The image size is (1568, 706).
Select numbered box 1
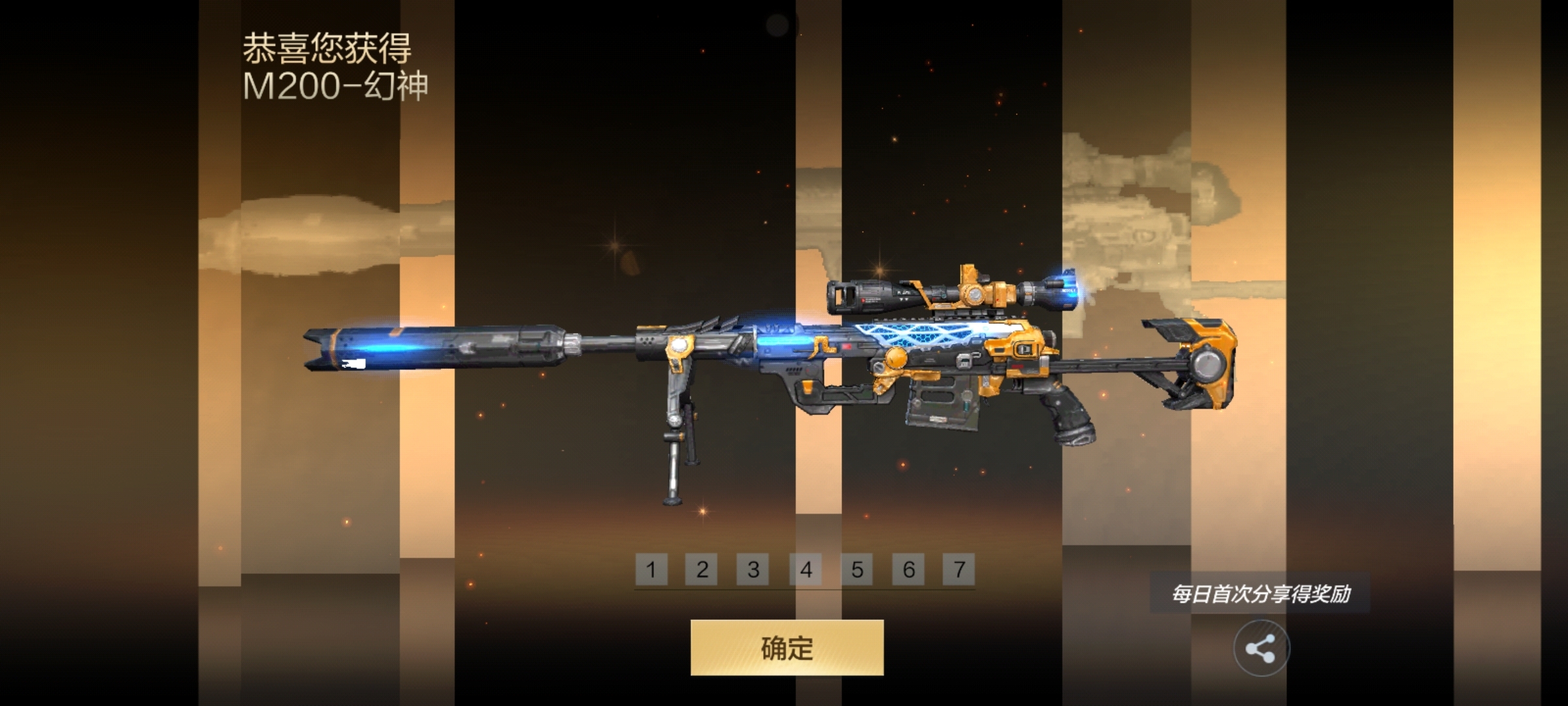click(651, 569)
